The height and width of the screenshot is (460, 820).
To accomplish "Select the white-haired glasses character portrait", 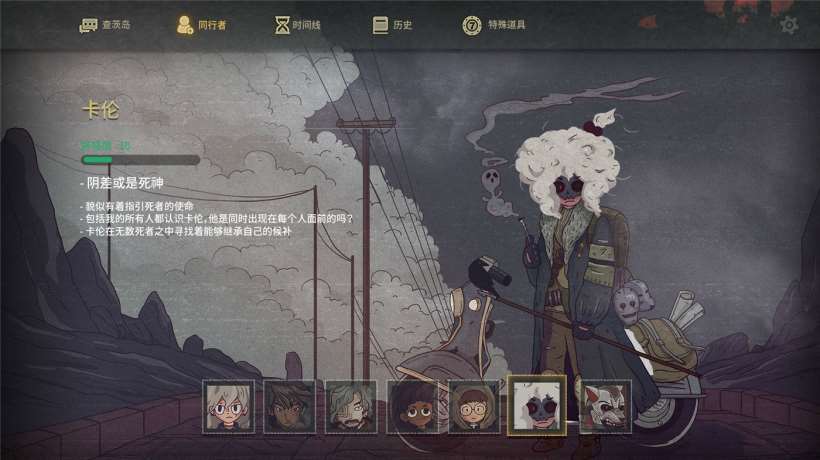I will (228, 406).
